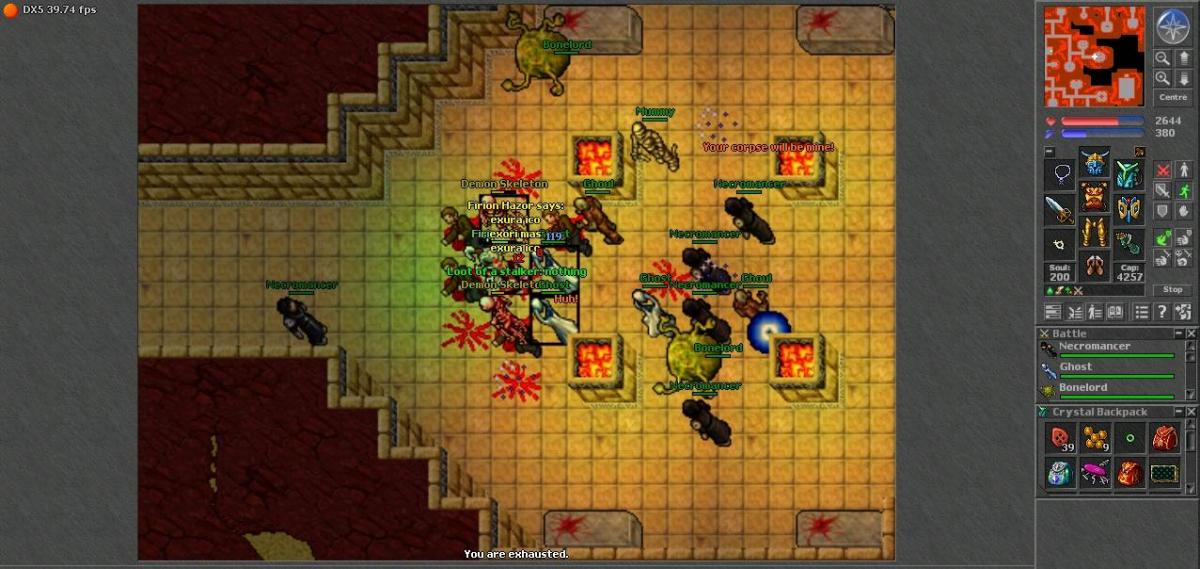Minimize the Crystal Backpack window
This screenshot has height=569, width=1200.
(1178, 412)
